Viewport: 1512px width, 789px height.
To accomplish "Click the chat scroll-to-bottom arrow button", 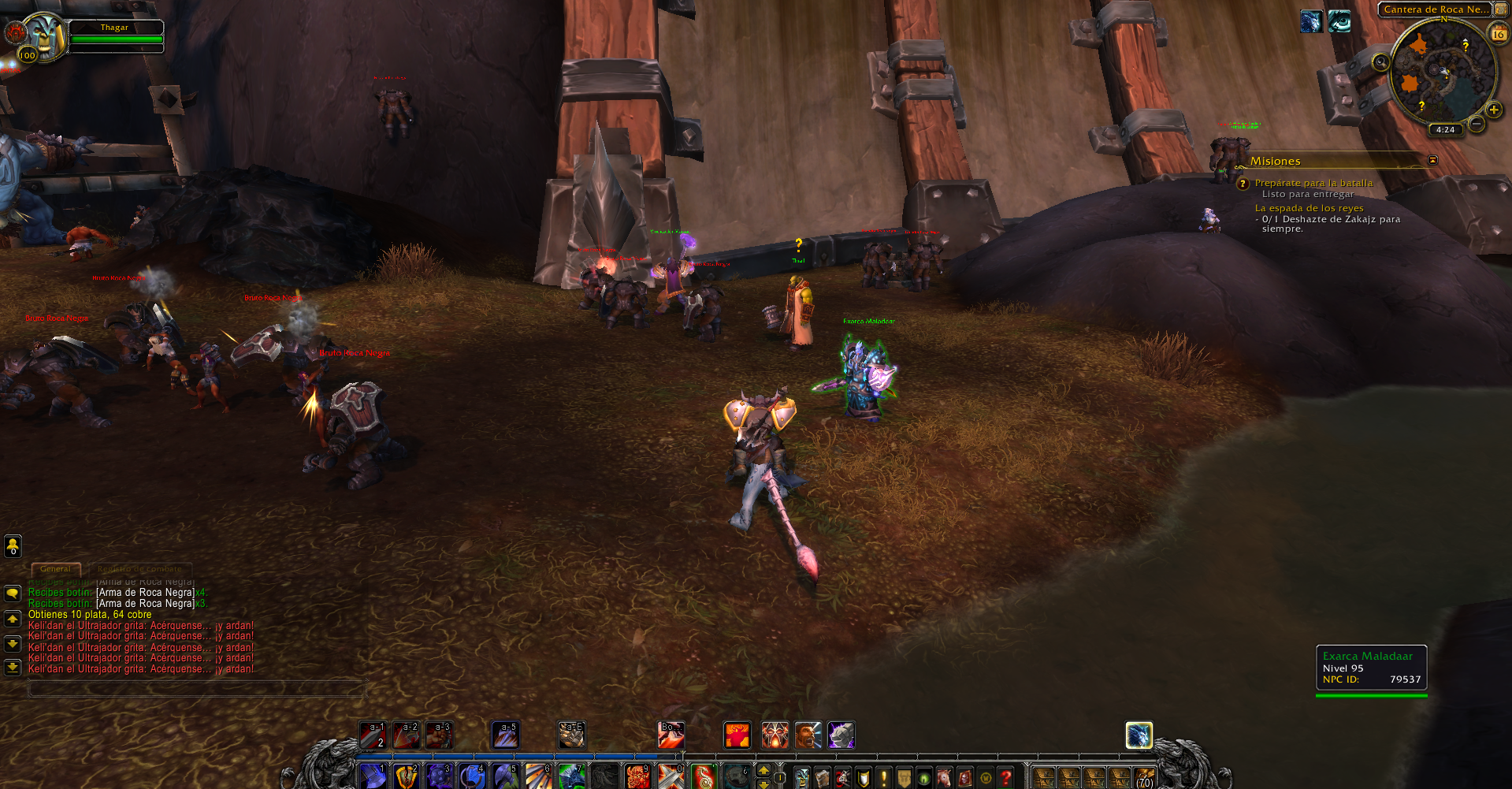I will tap(13, 667).
